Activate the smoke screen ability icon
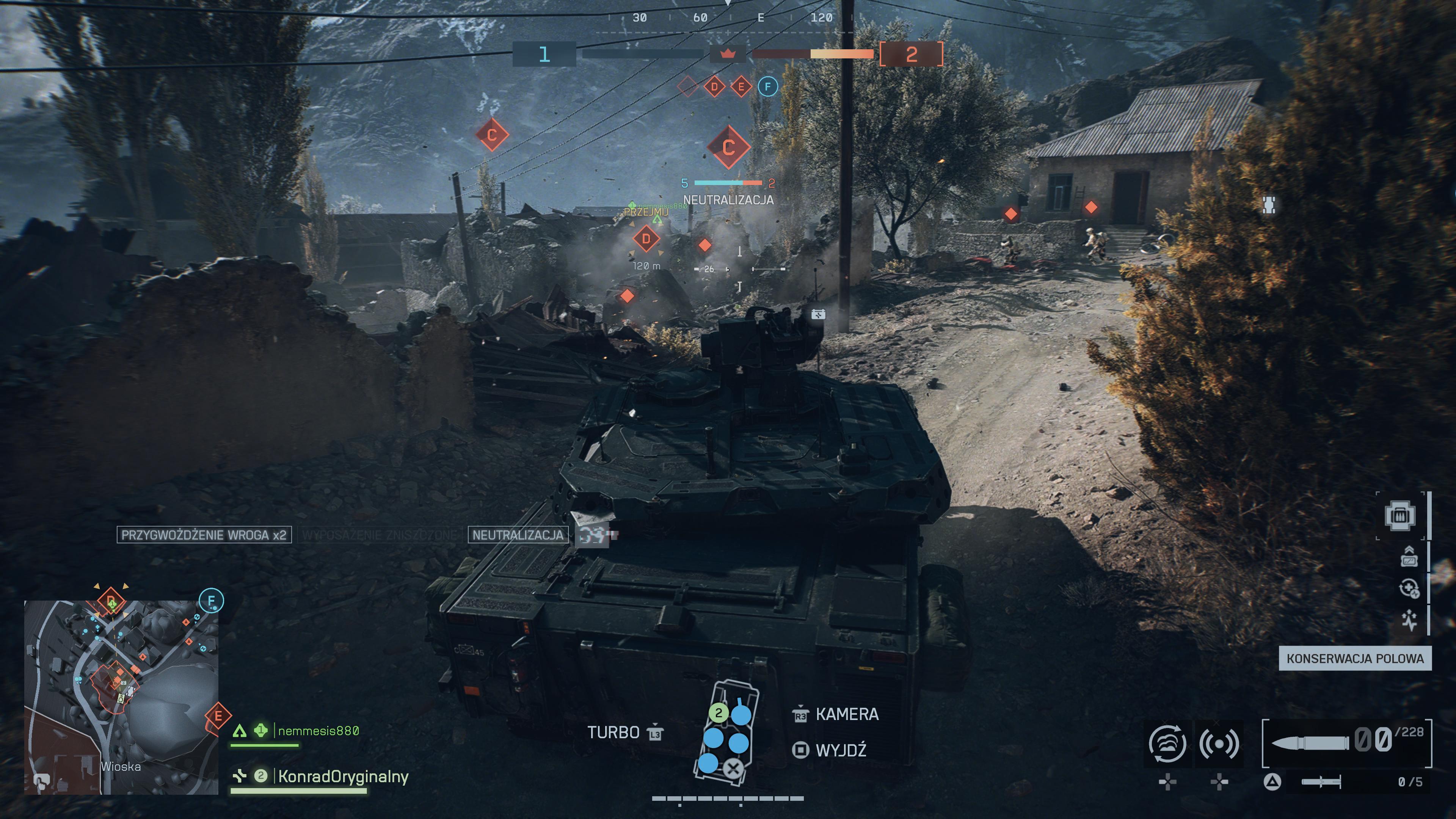Screen dimensions: 1456x819 [x=1167, y=743]
